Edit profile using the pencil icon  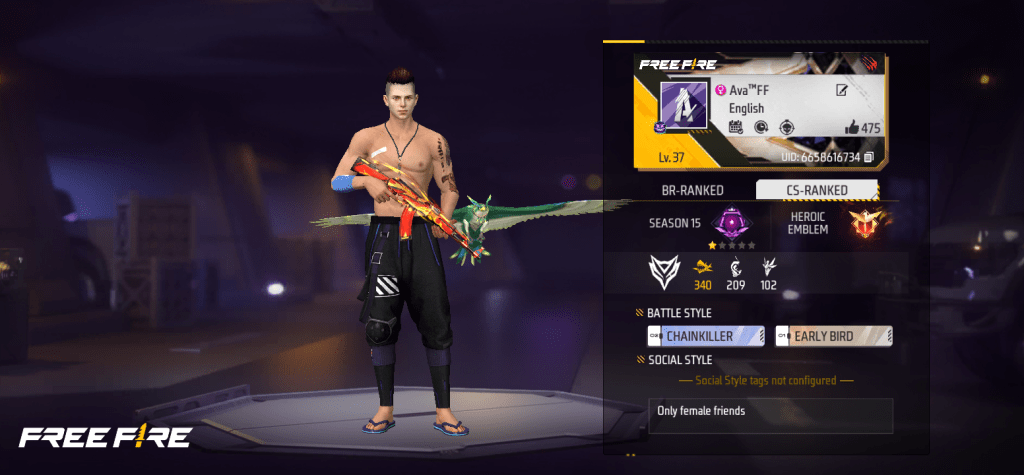point(842,91)
